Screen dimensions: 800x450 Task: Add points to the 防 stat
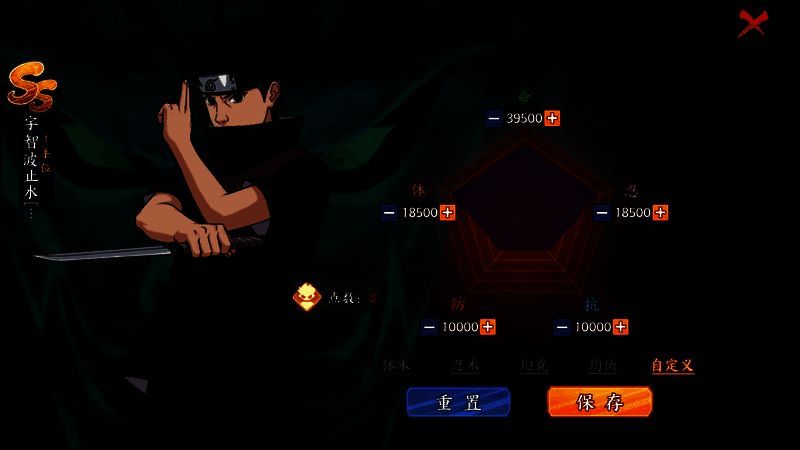pyautogui.click(x=487, y=327)
